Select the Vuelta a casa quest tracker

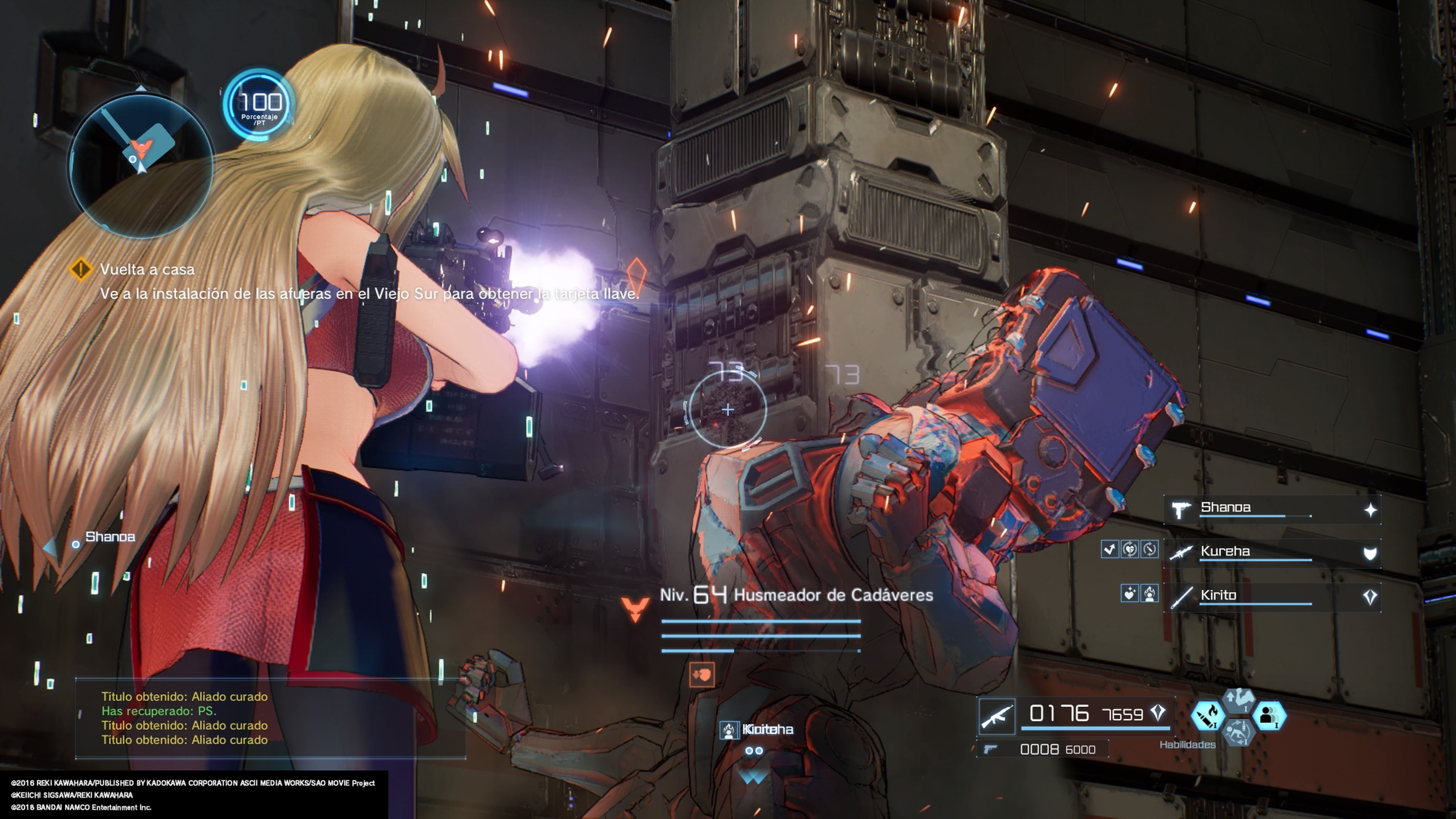pos(147,270)
